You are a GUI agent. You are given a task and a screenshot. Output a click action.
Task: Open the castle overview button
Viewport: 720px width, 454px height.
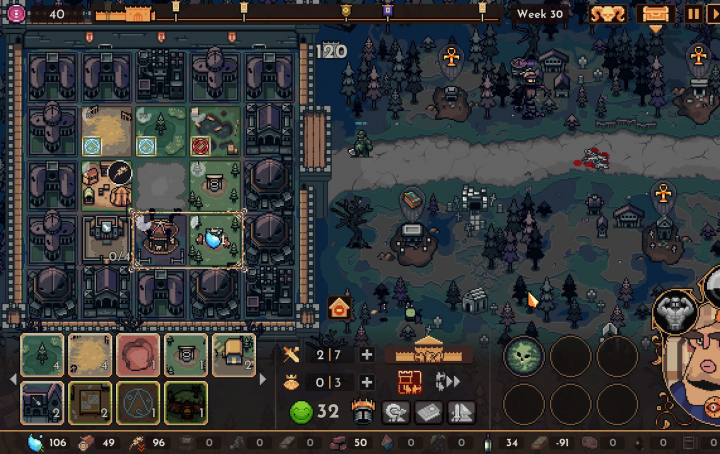[x=429, y=352]
